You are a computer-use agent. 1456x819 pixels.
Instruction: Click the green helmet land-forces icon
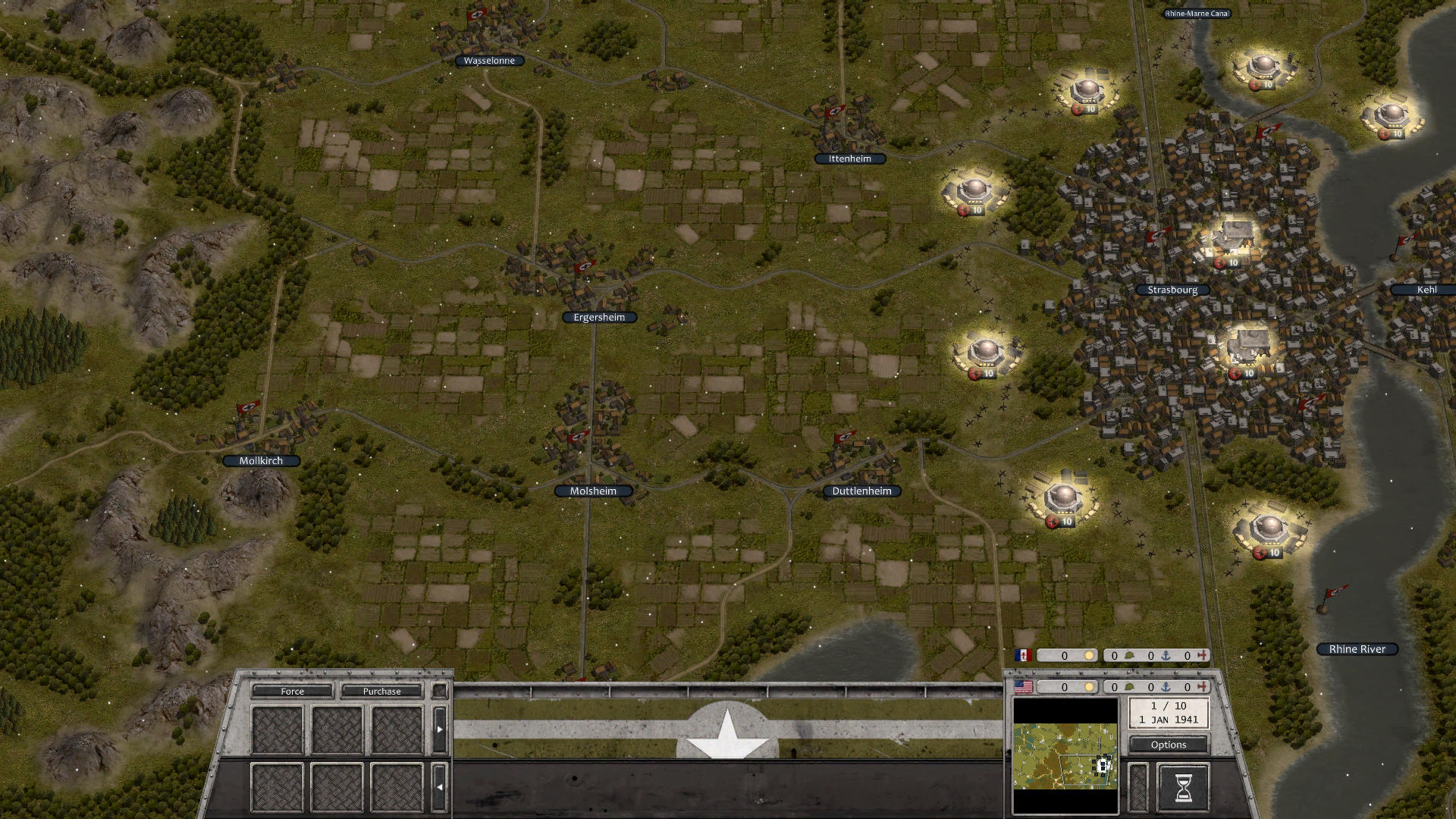click(x=1128, y=689)
